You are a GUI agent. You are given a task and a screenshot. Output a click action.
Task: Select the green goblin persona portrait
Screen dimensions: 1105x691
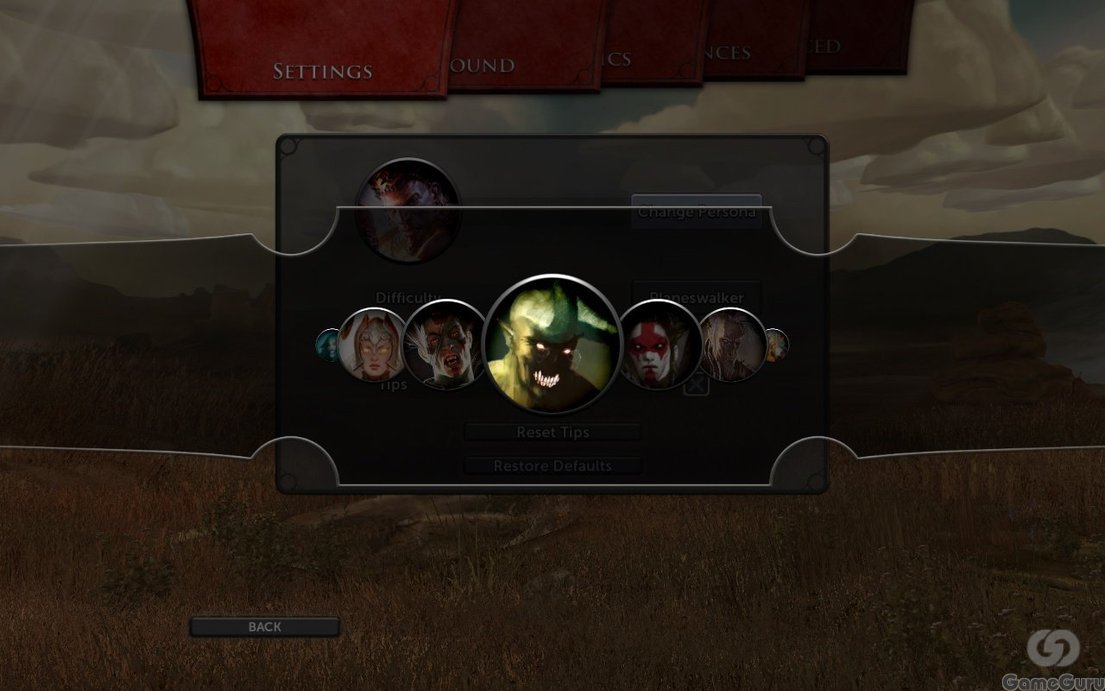pos(546,344)
